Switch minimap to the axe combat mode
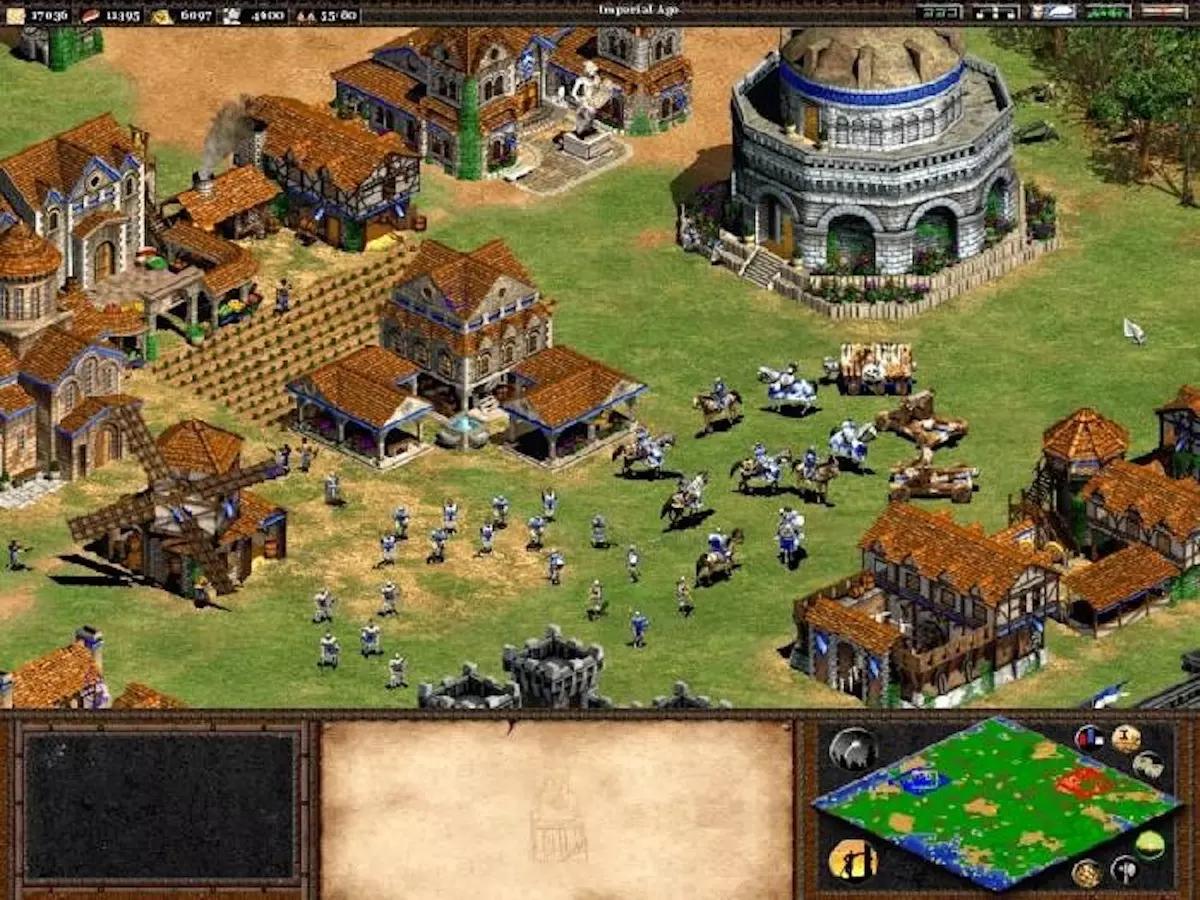Viewport: 1200px width, 900px height. click(x=1124, y=870)
